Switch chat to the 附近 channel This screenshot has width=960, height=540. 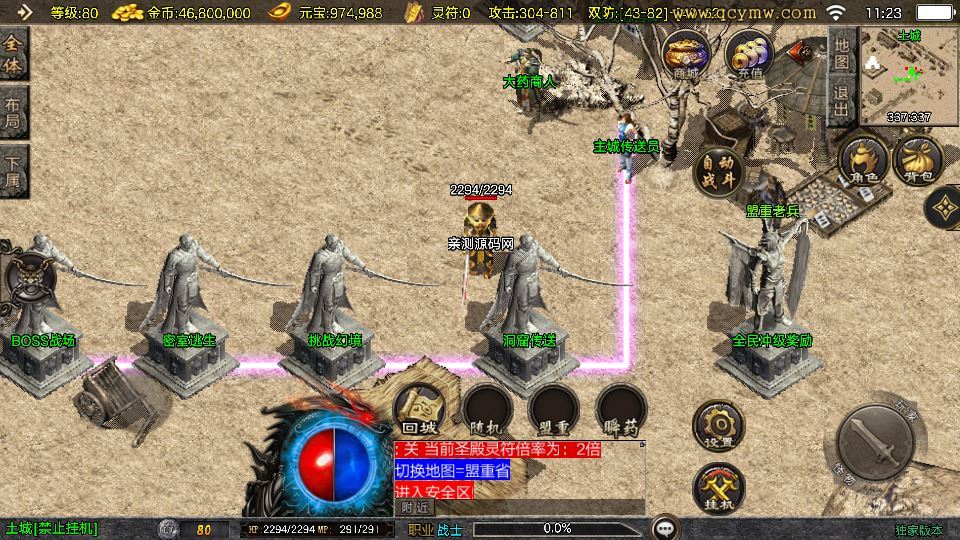point(416,507)
